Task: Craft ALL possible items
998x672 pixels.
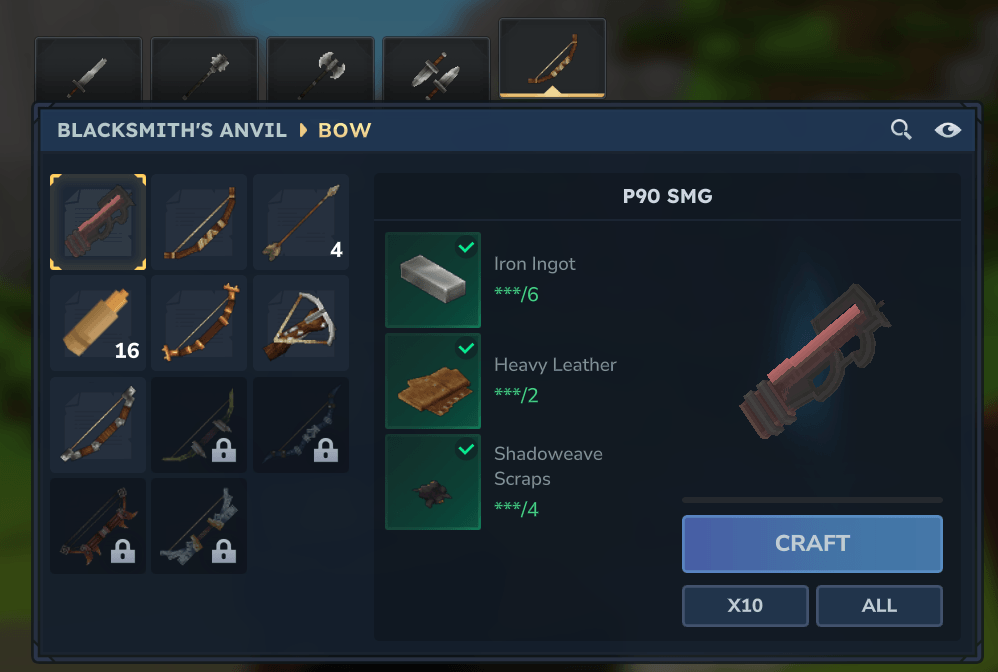Action: coord(879,605)
